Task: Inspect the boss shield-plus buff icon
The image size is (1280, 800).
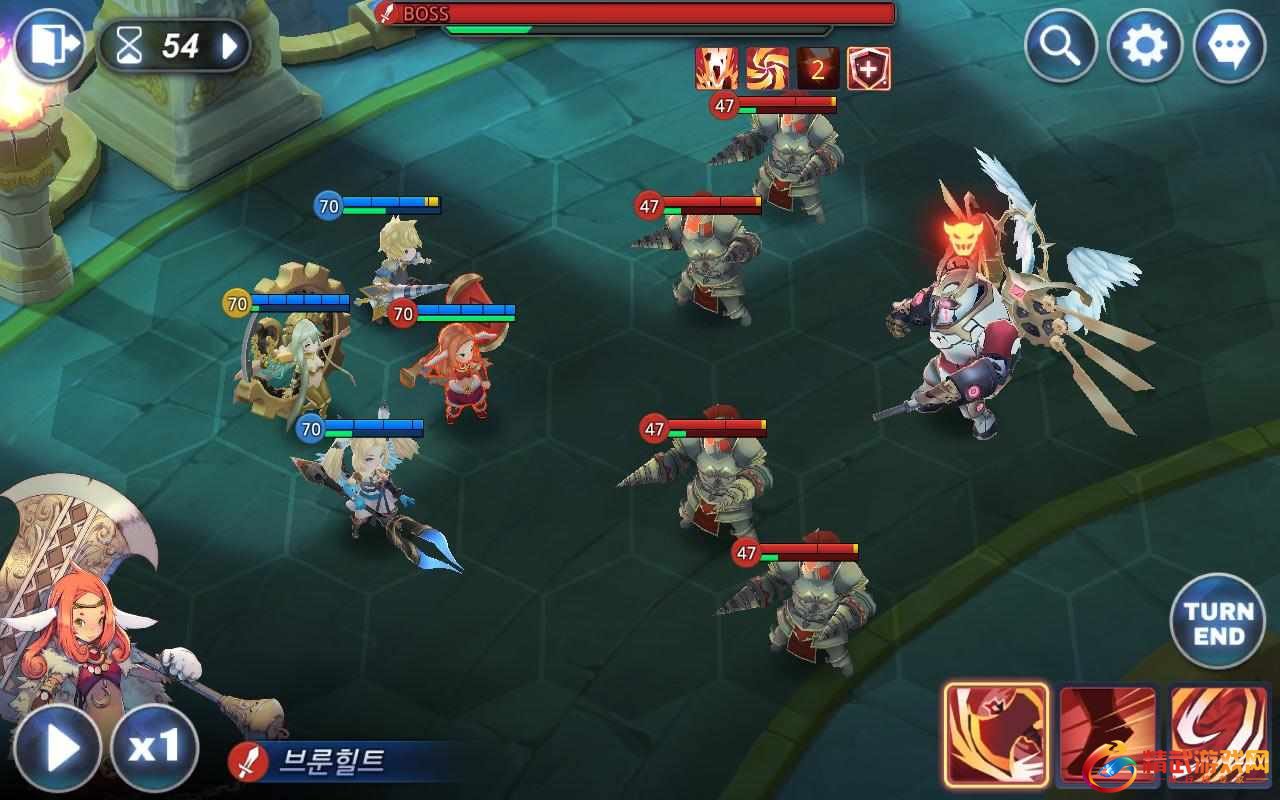Action: 868,69
